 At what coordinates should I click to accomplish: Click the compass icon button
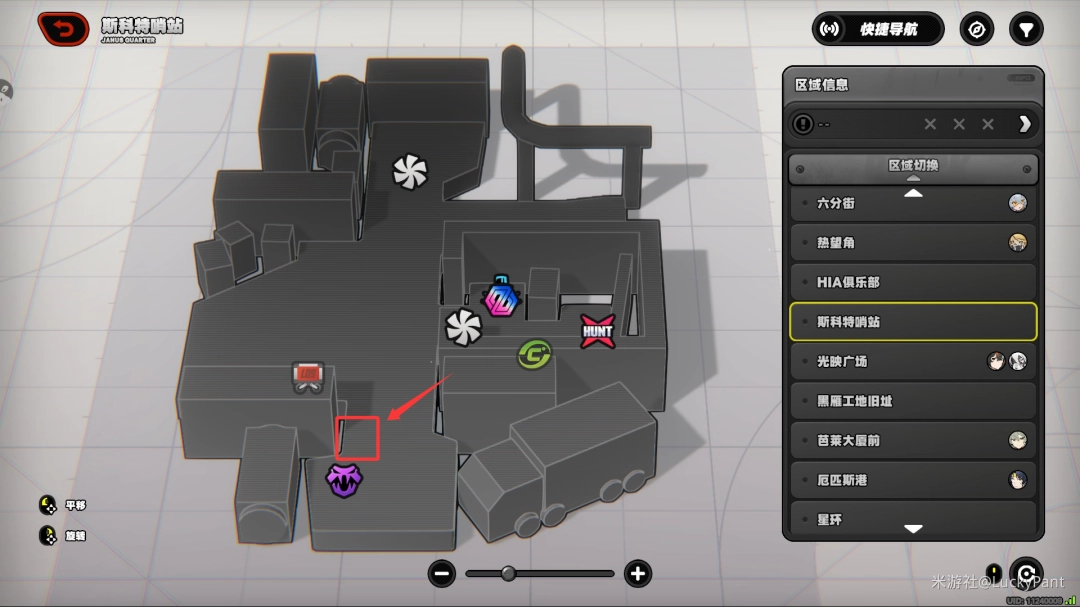pyautogui.click(x=977, y=29)
